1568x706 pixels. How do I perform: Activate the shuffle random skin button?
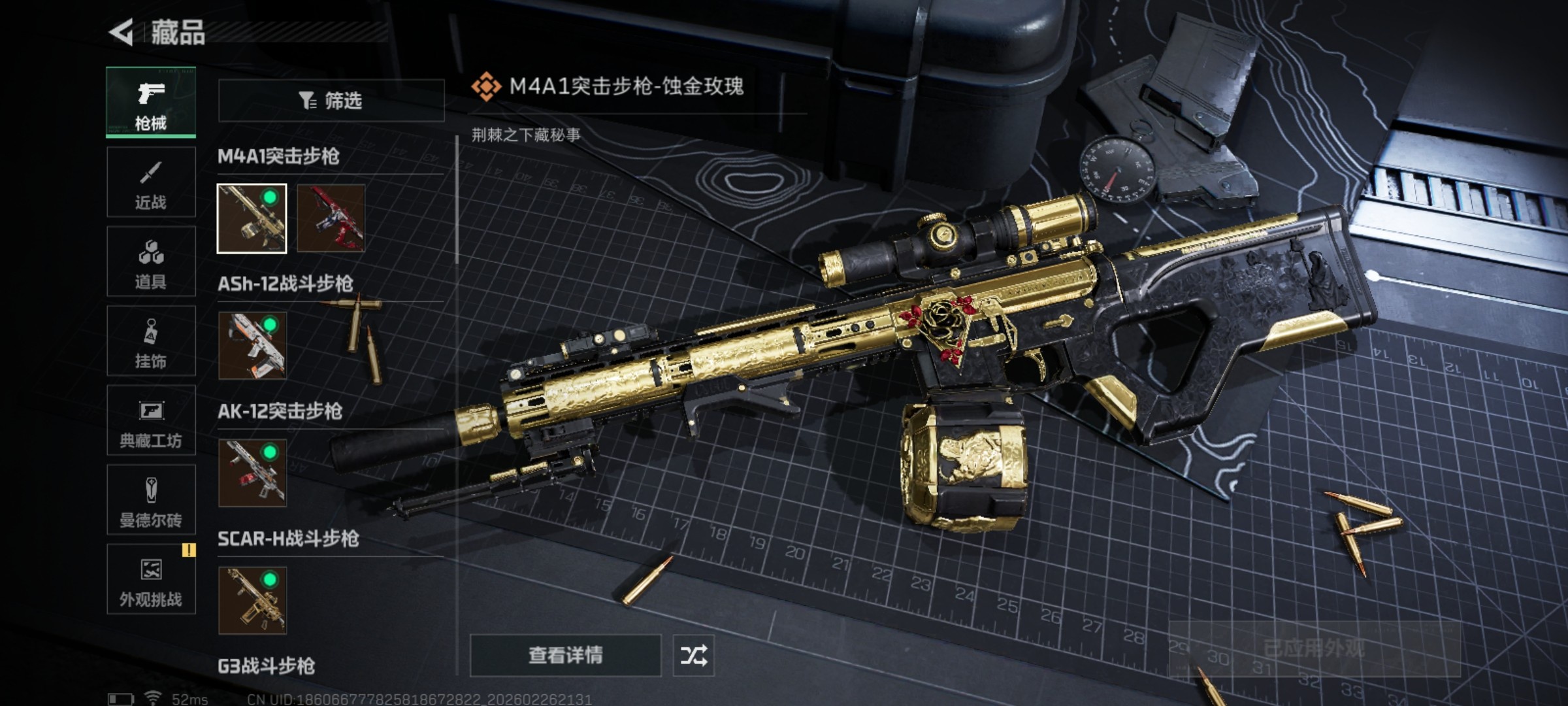pos(693,655)
